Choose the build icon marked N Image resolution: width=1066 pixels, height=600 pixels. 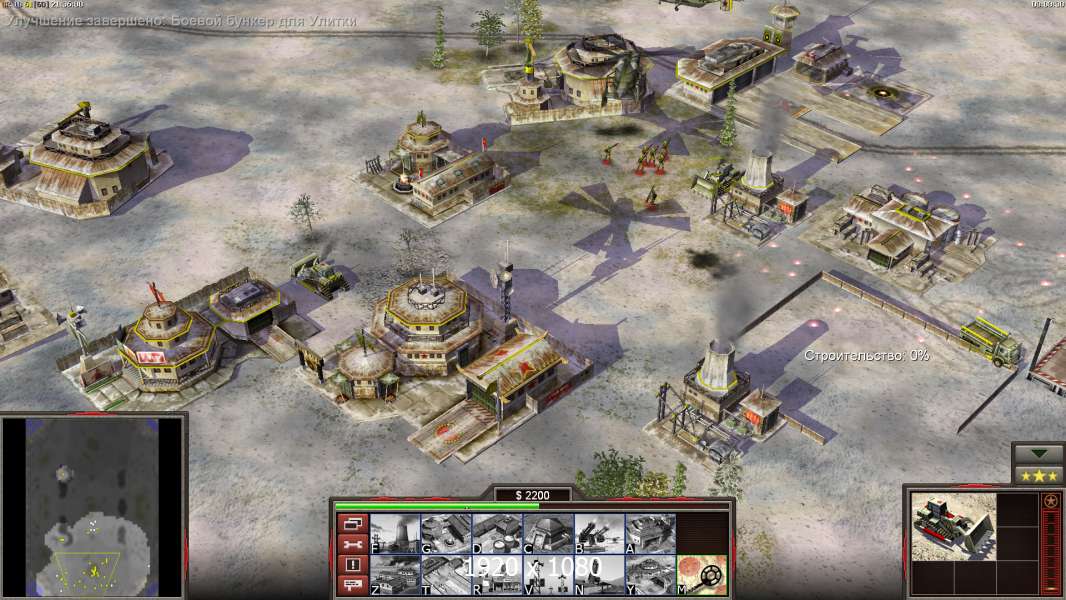[x=599, y=574]
